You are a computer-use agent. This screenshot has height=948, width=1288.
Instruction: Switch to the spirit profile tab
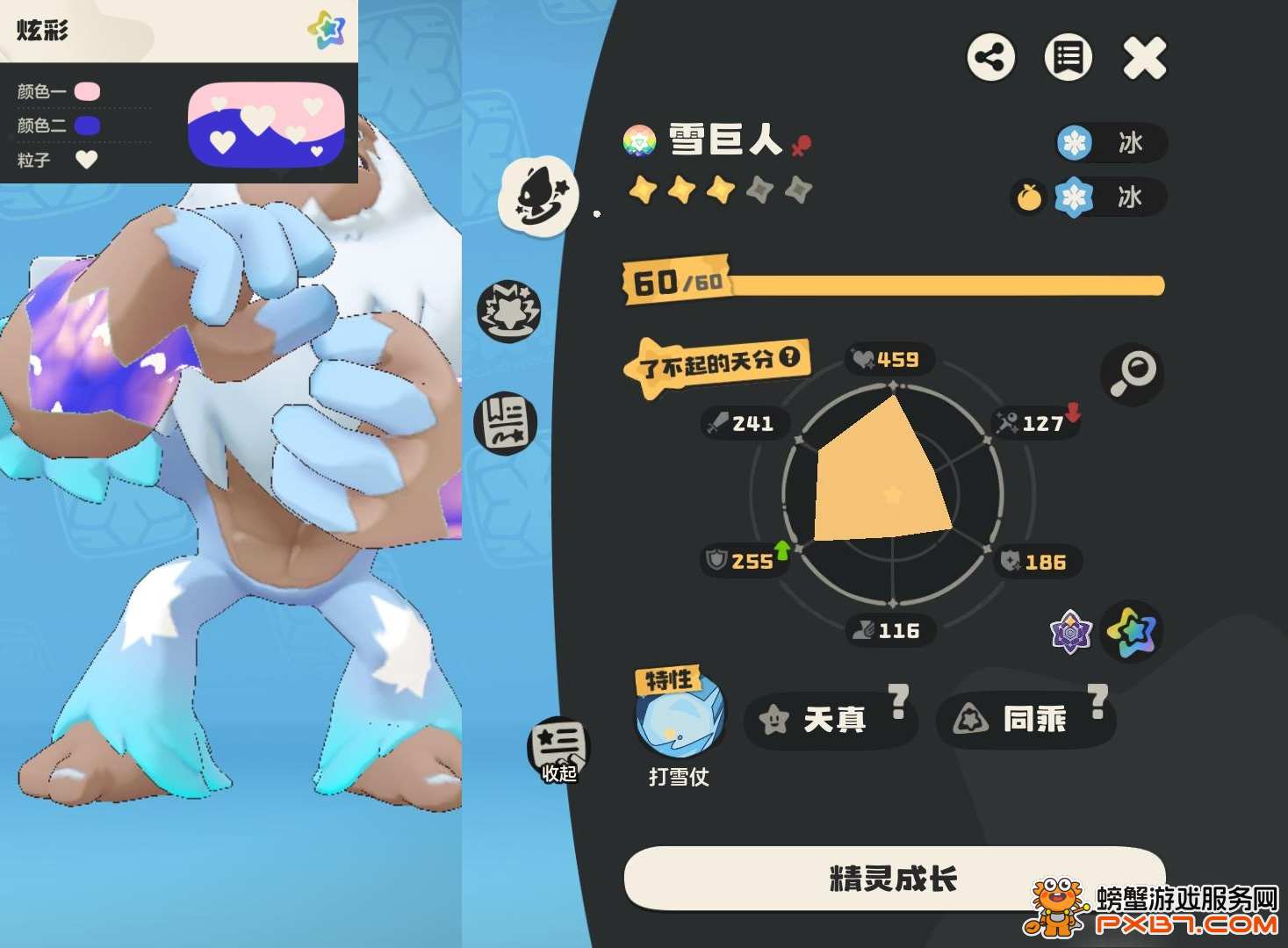click(x=538, y=195)
